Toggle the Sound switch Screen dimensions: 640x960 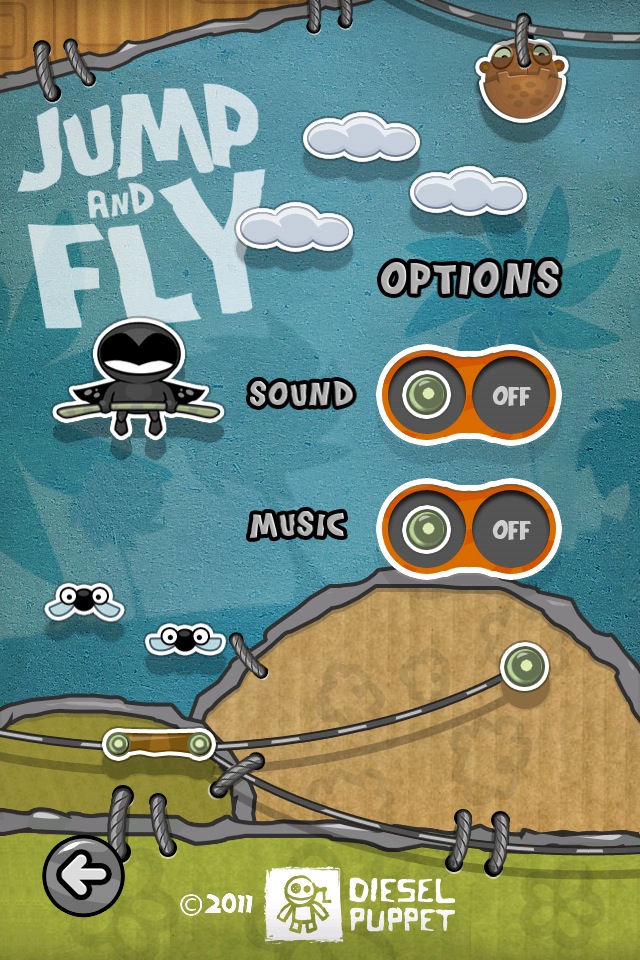pyautogui.click(x=468, y=394)
